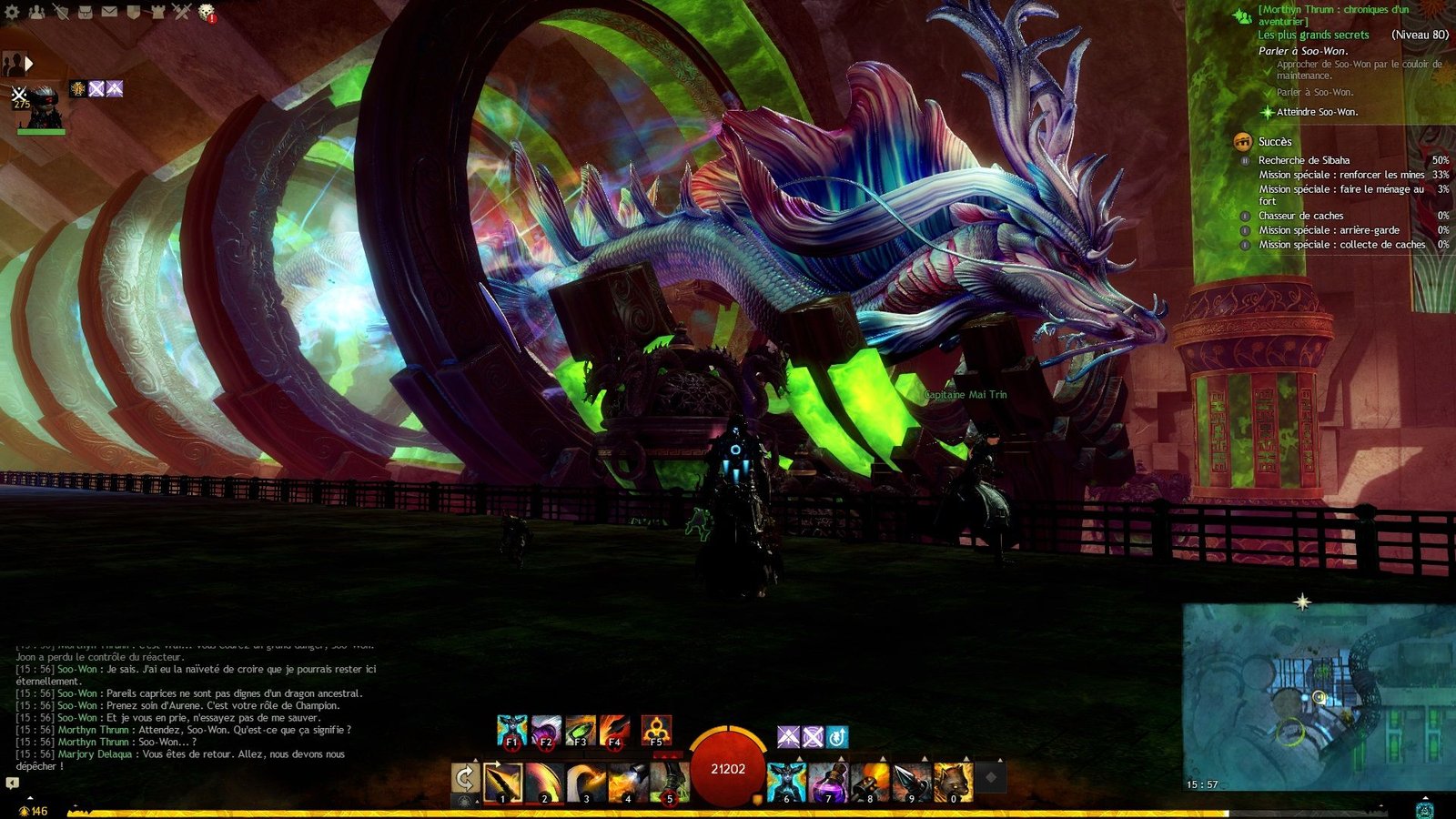Open the contacts and friends panel
The width and height of the screenshot is (1456, 819).
(x=36, y=12)
